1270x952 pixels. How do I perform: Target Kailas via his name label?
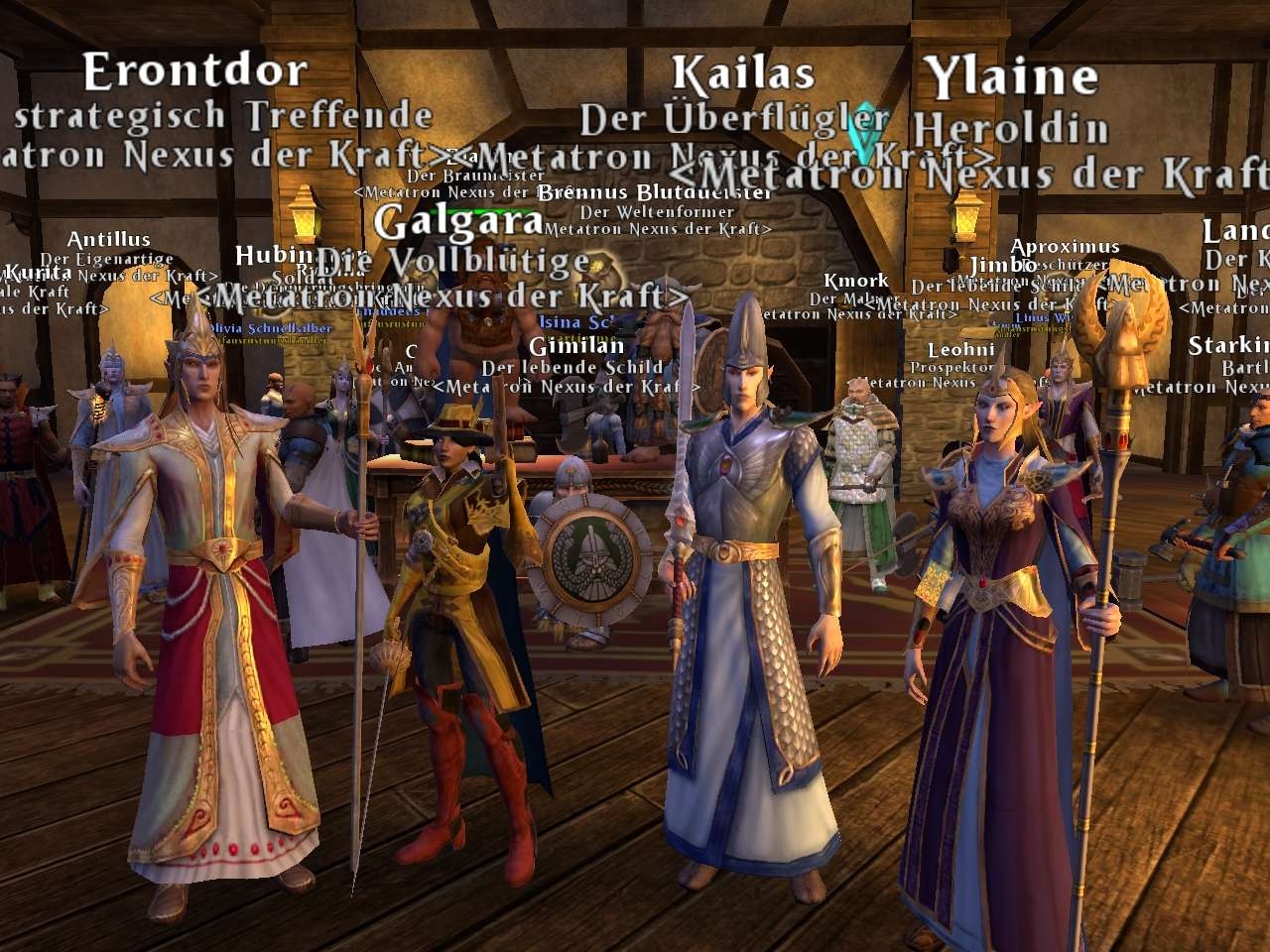tap(742, 74)
